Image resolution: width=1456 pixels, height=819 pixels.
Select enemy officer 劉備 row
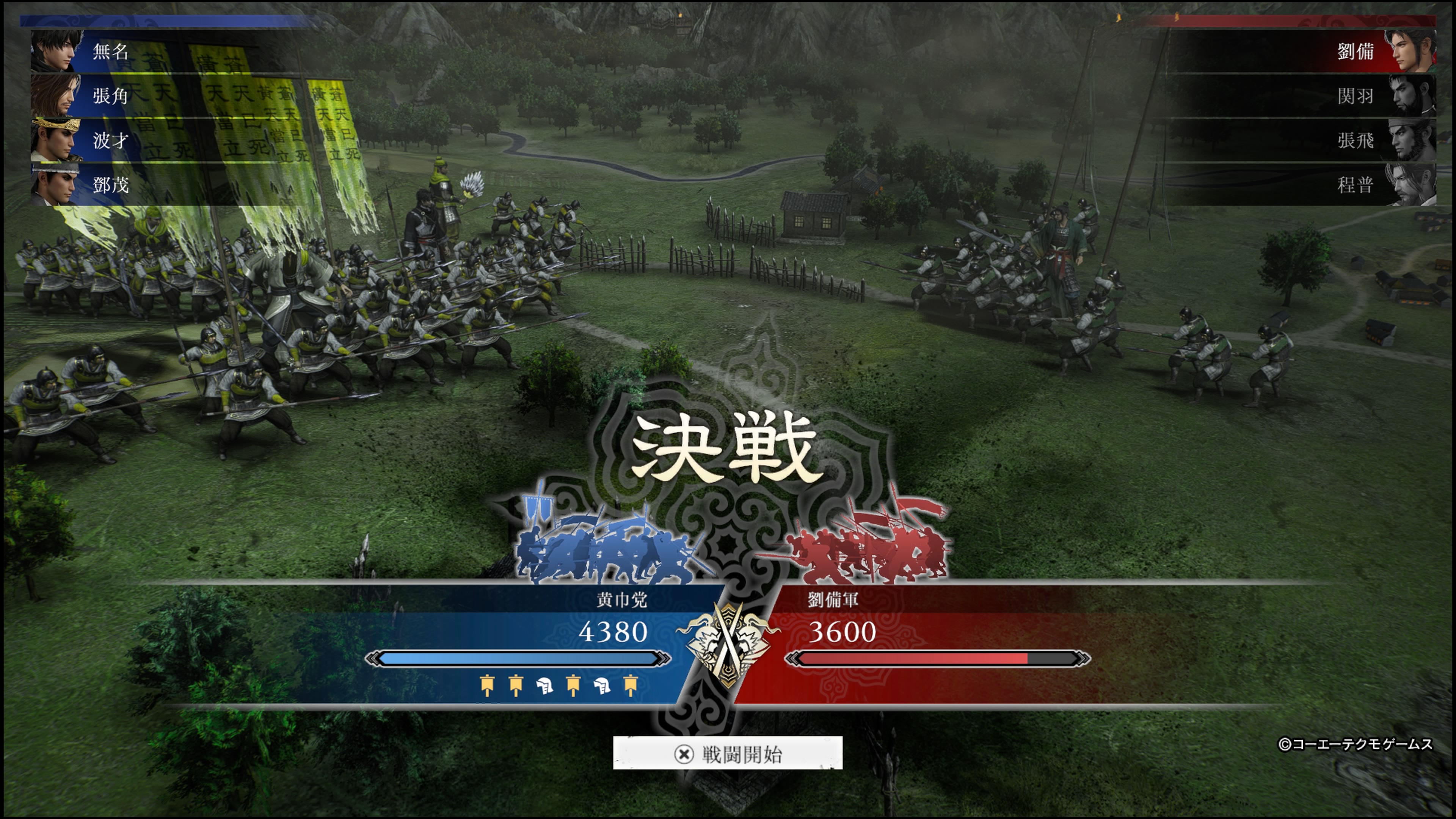point(1356,52)
